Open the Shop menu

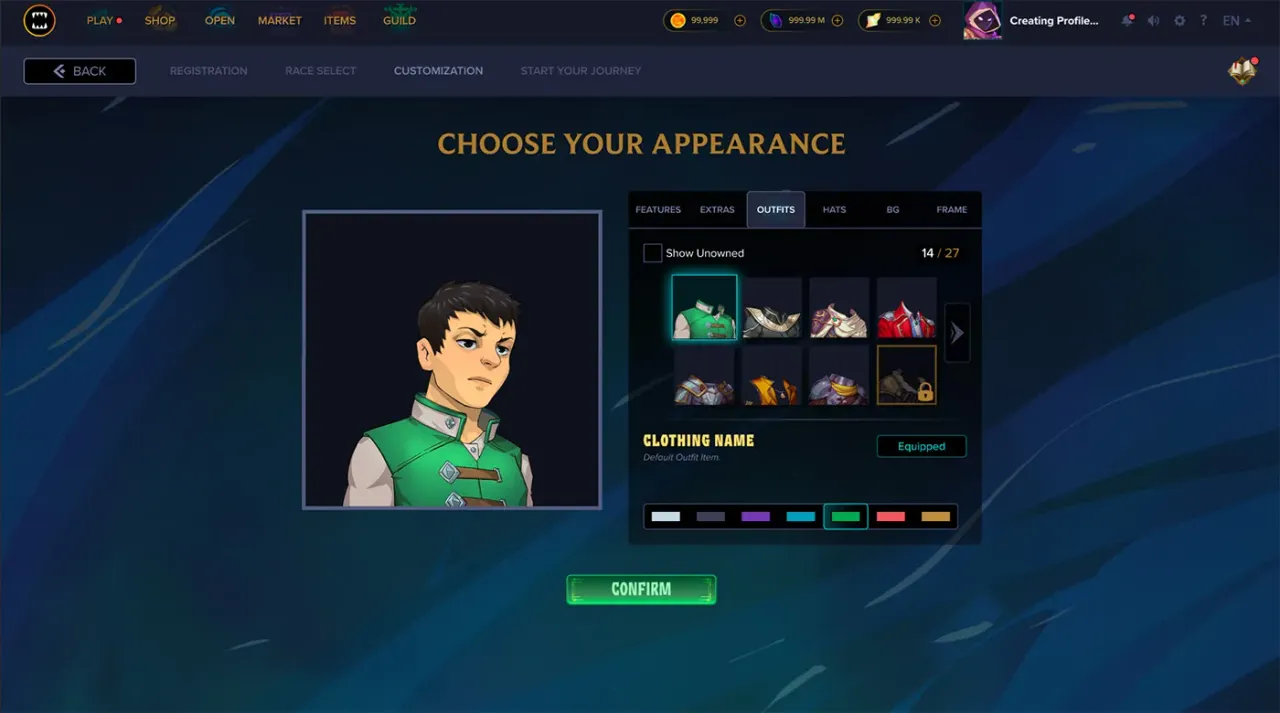(x=160, y=20)
